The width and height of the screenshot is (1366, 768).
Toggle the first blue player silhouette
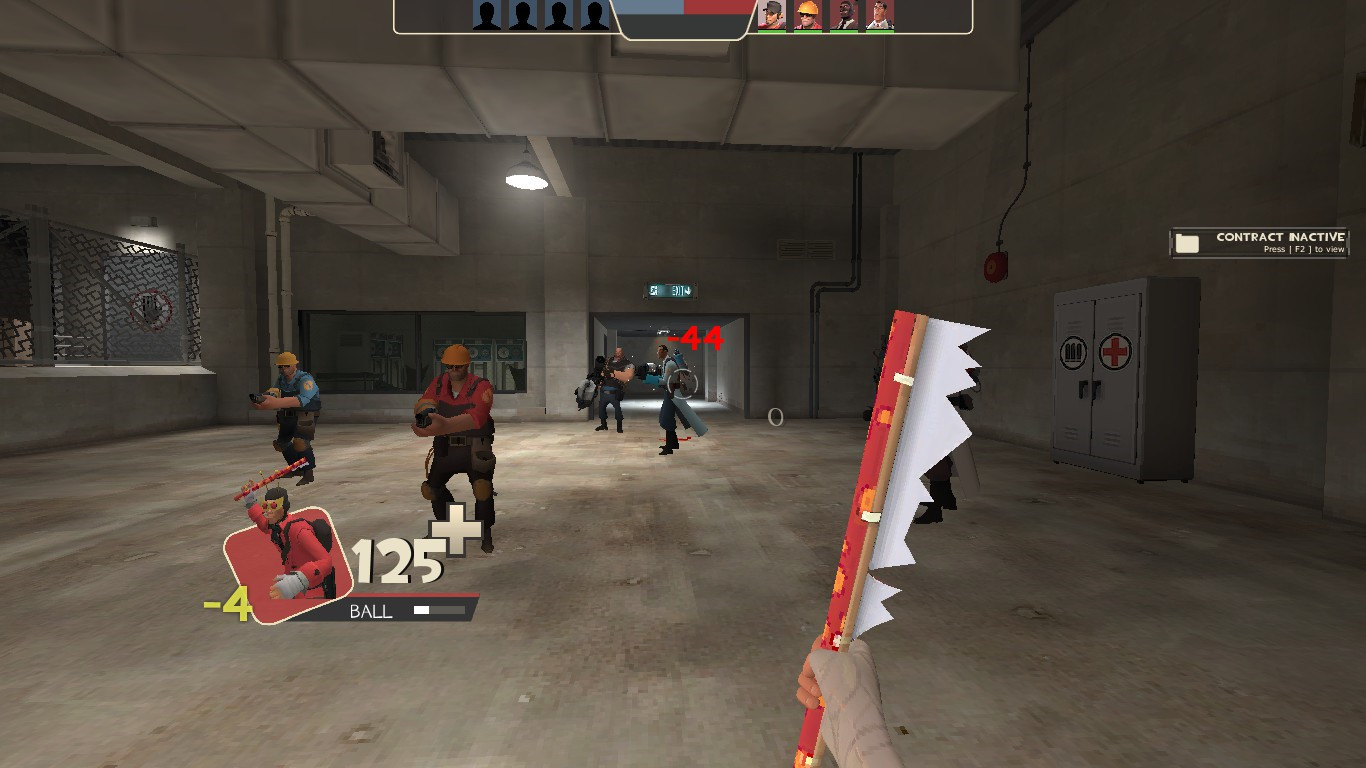point(488,15)
